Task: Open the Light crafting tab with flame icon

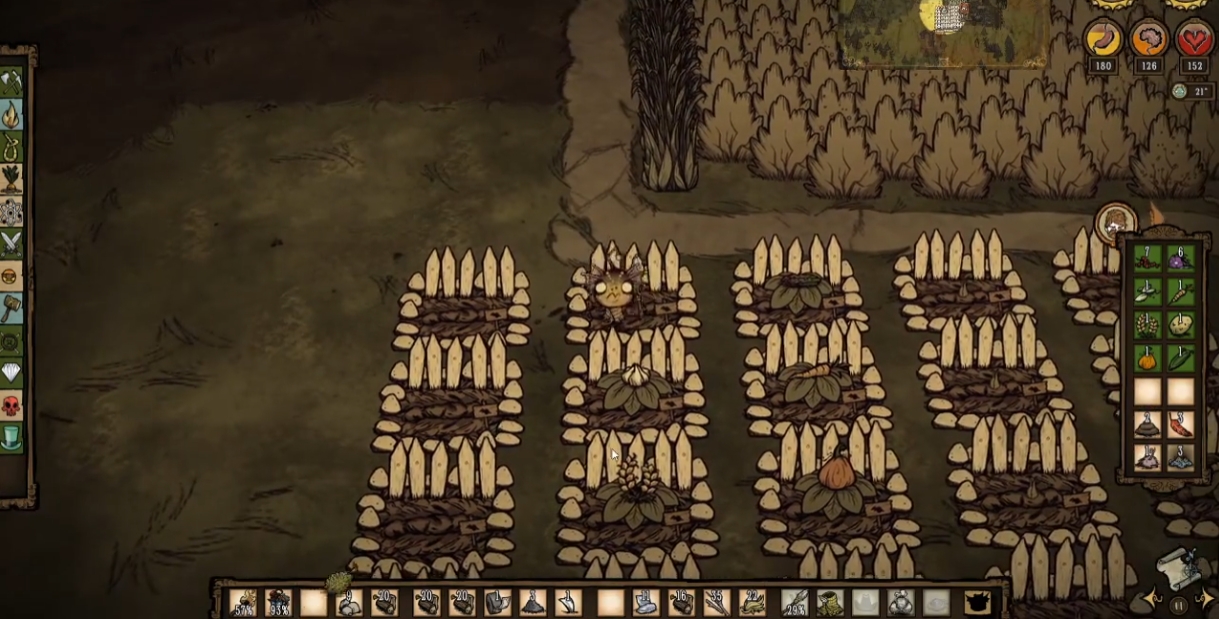Action: (11, 114)
